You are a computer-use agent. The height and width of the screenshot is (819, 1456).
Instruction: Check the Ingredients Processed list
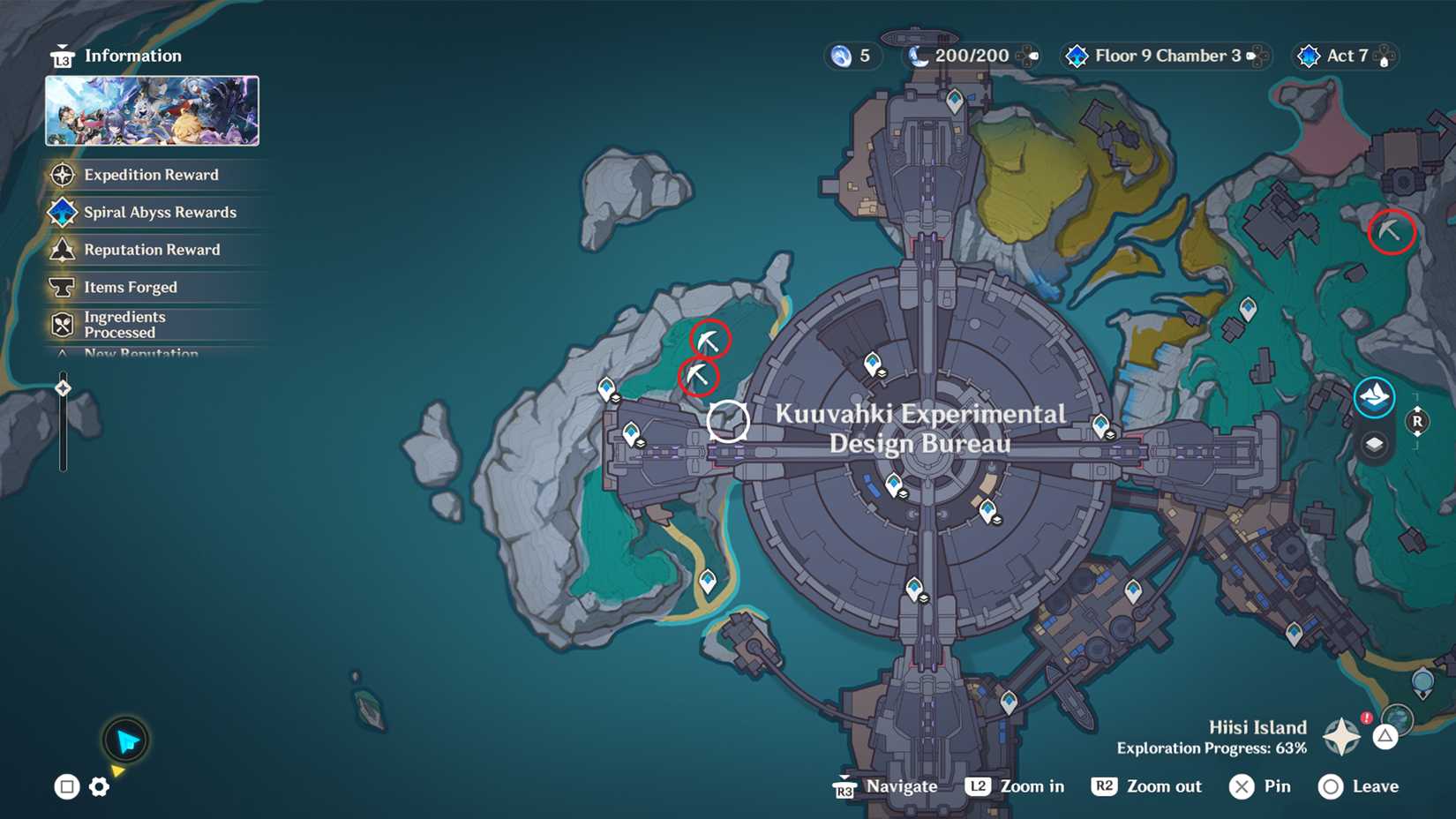124,323
